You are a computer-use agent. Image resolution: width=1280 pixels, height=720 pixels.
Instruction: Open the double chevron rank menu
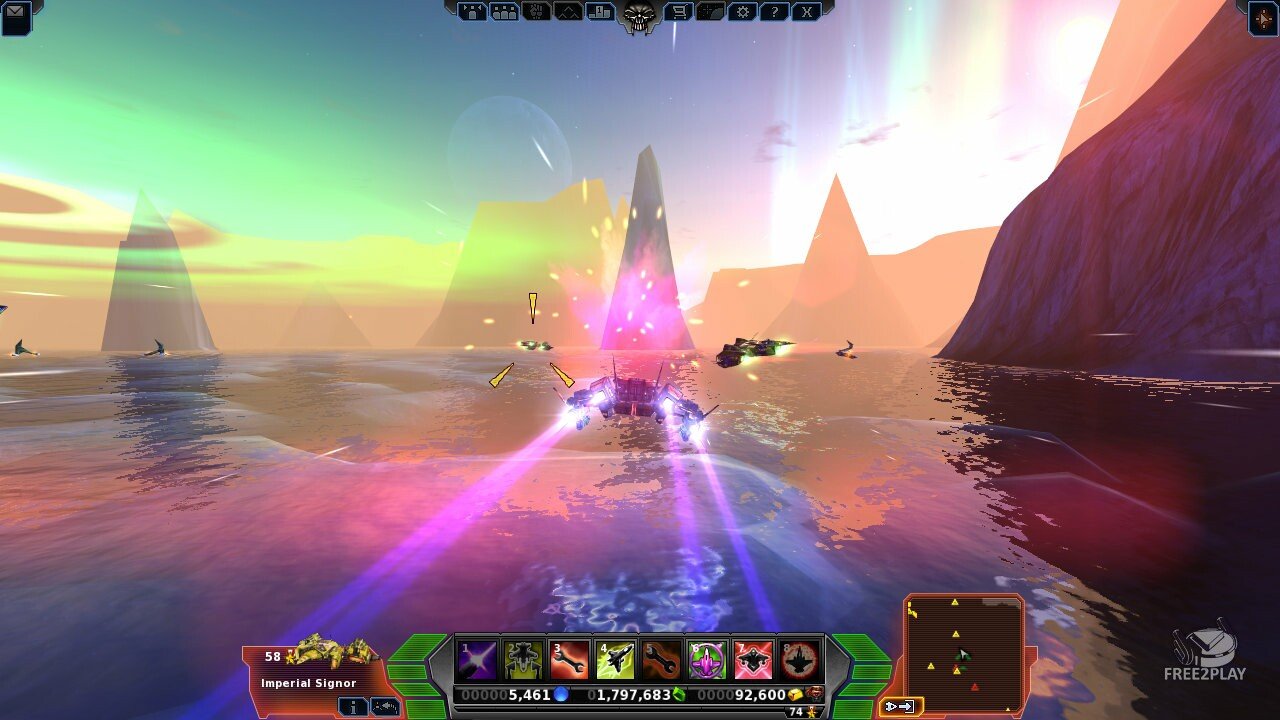[x=569, y=12]
